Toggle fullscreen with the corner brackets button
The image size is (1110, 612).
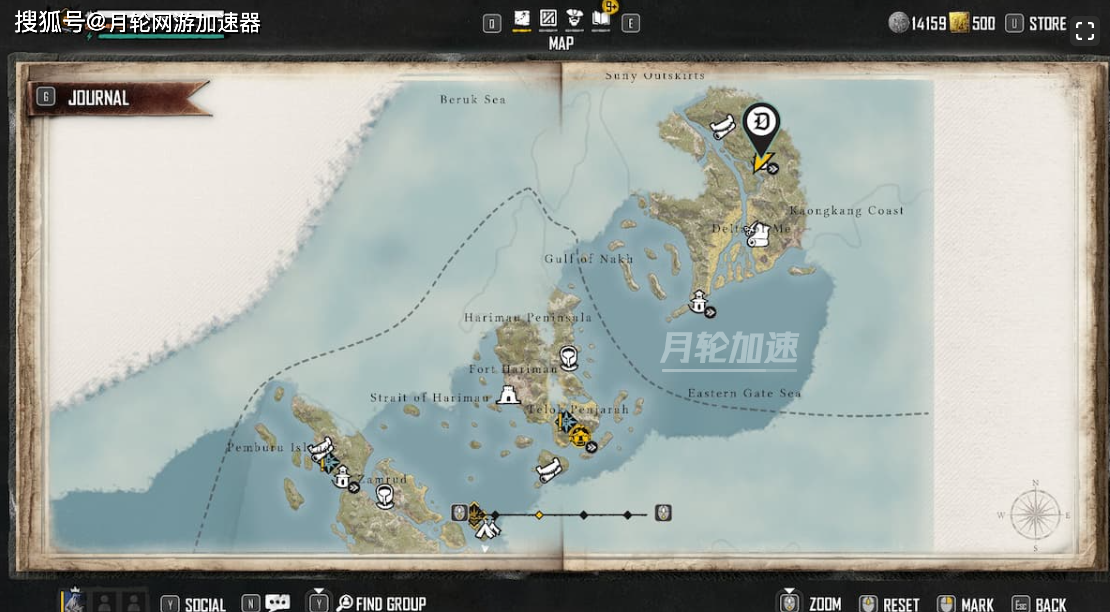(x=1085, y=30)
